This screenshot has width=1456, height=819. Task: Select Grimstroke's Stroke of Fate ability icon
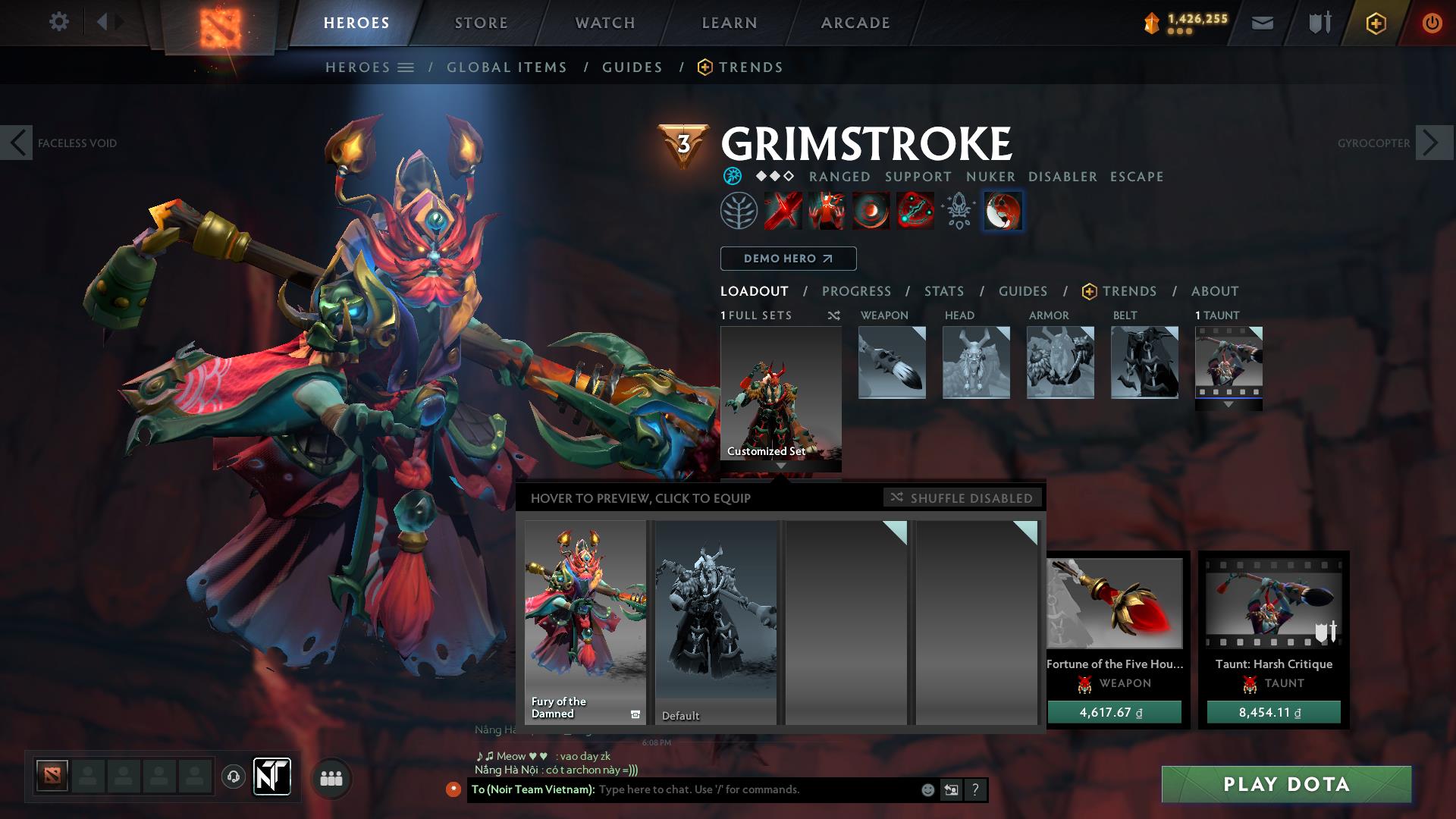tap(783, 212)
